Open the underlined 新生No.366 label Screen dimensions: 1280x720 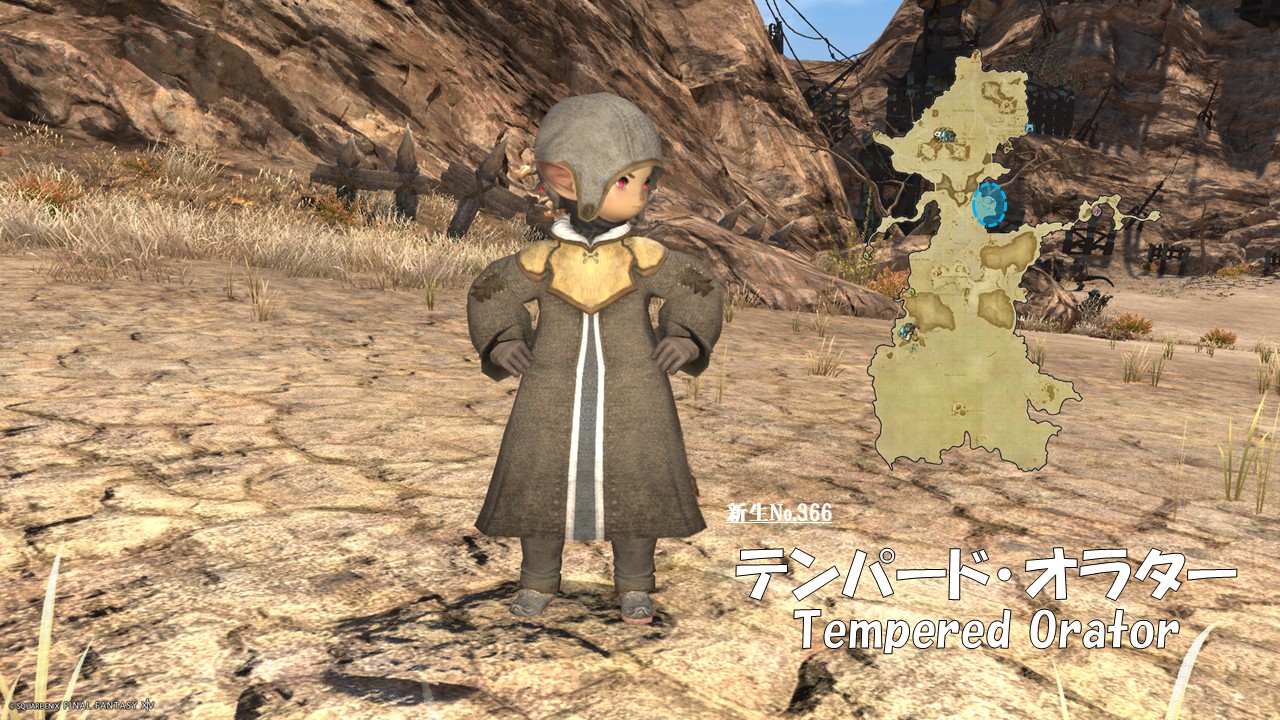(x=779, y=514)
